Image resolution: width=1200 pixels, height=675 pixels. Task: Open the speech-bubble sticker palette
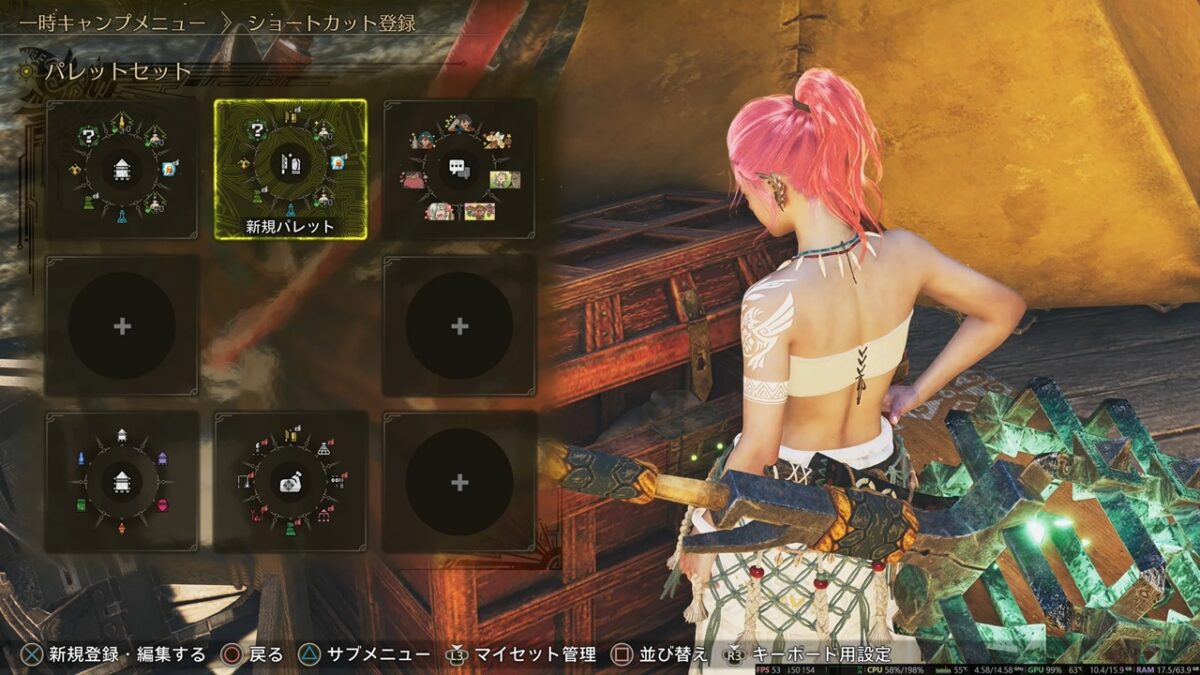[459, 168]
